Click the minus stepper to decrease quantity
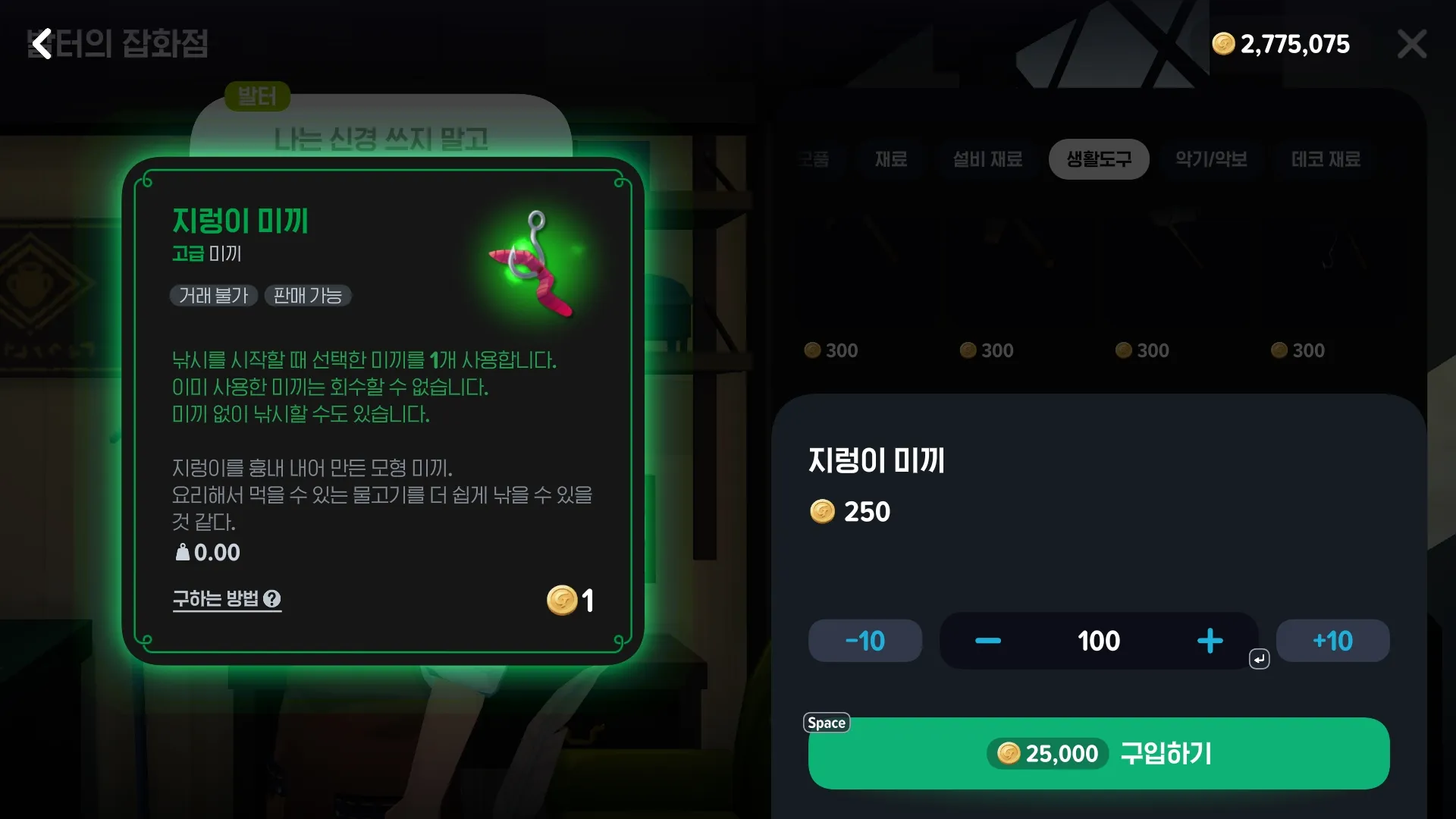Image resolution: width=1456 pixels, height=819 pixels. pos(987,641)
